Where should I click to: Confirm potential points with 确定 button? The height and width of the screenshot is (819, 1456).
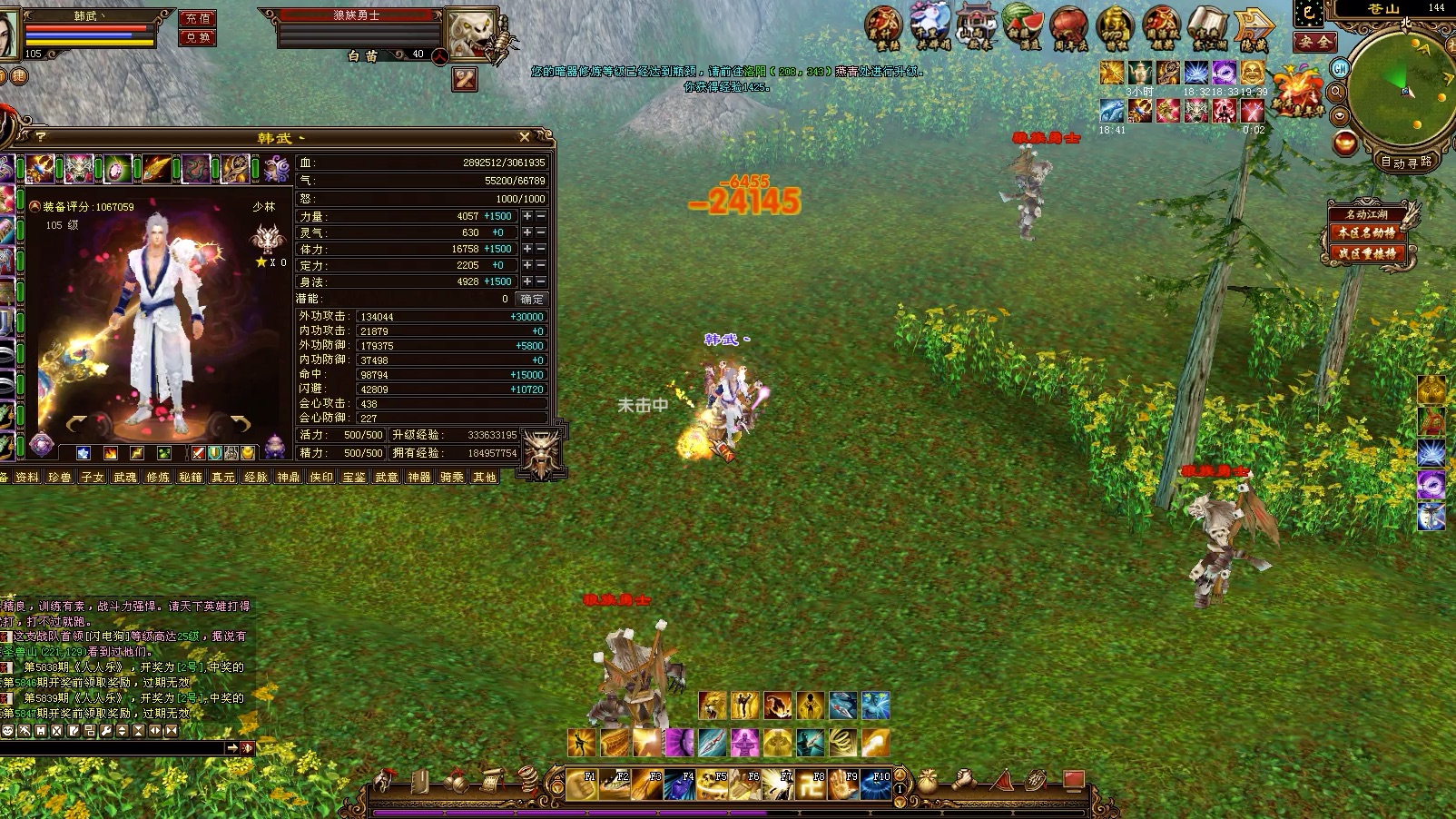click(532, 299)
